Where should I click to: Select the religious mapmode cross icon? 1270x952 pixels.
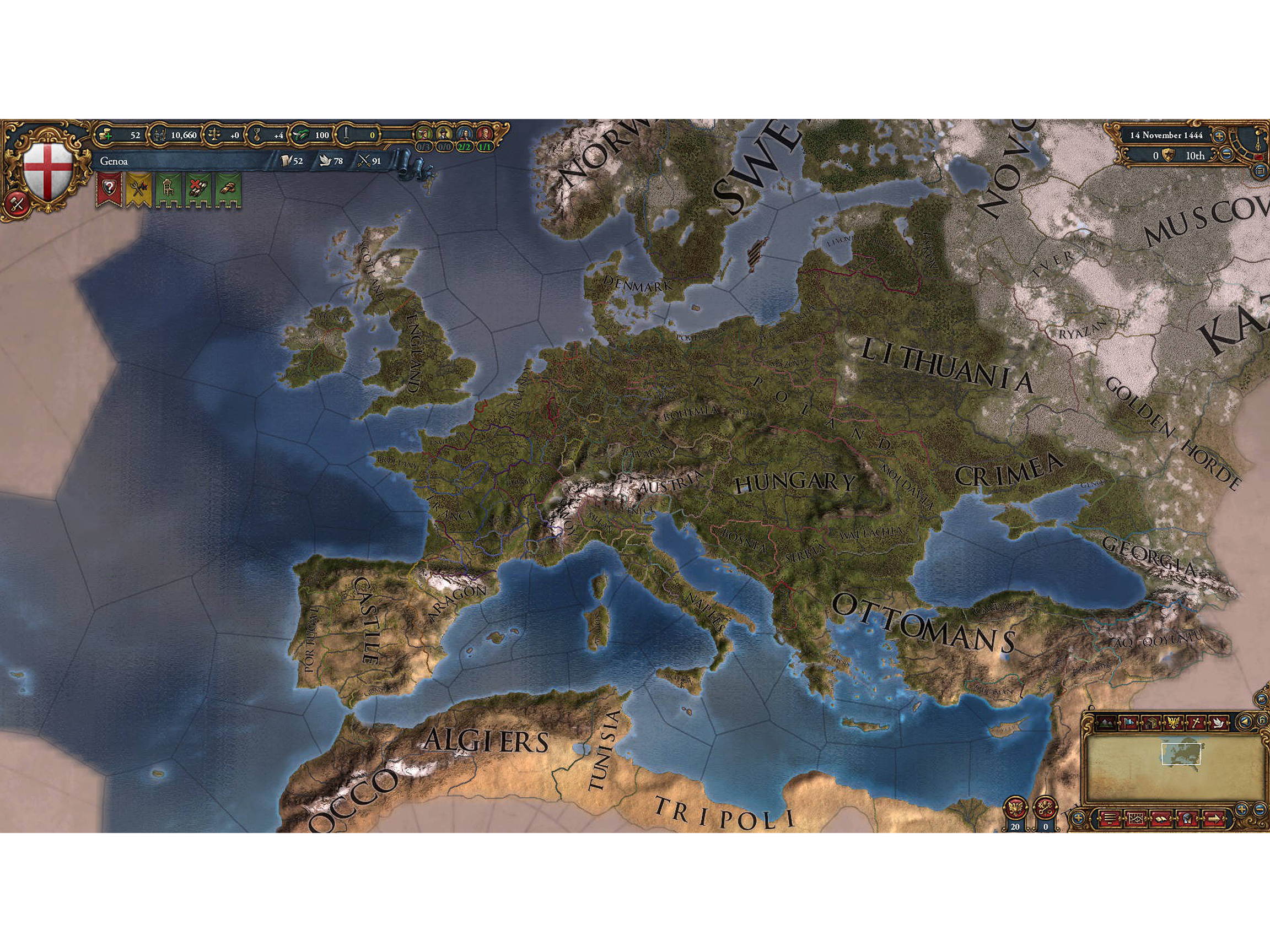click(1197, 722)
